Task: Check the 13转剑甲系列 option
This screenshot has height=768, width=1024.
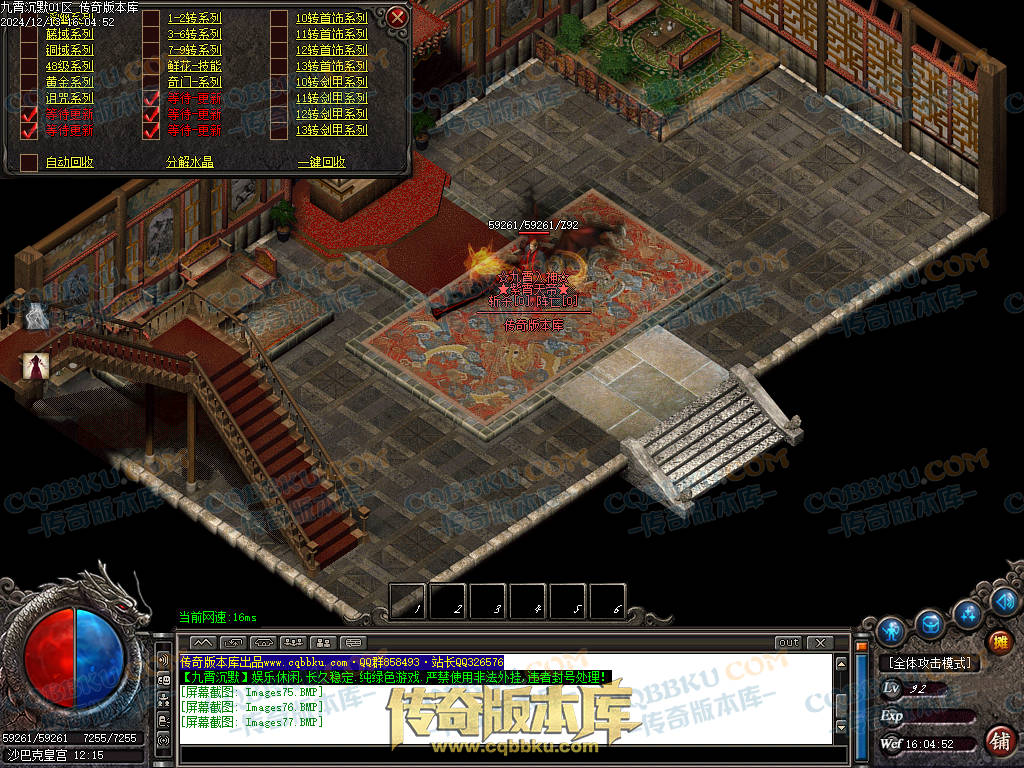Action: point(279,130)
